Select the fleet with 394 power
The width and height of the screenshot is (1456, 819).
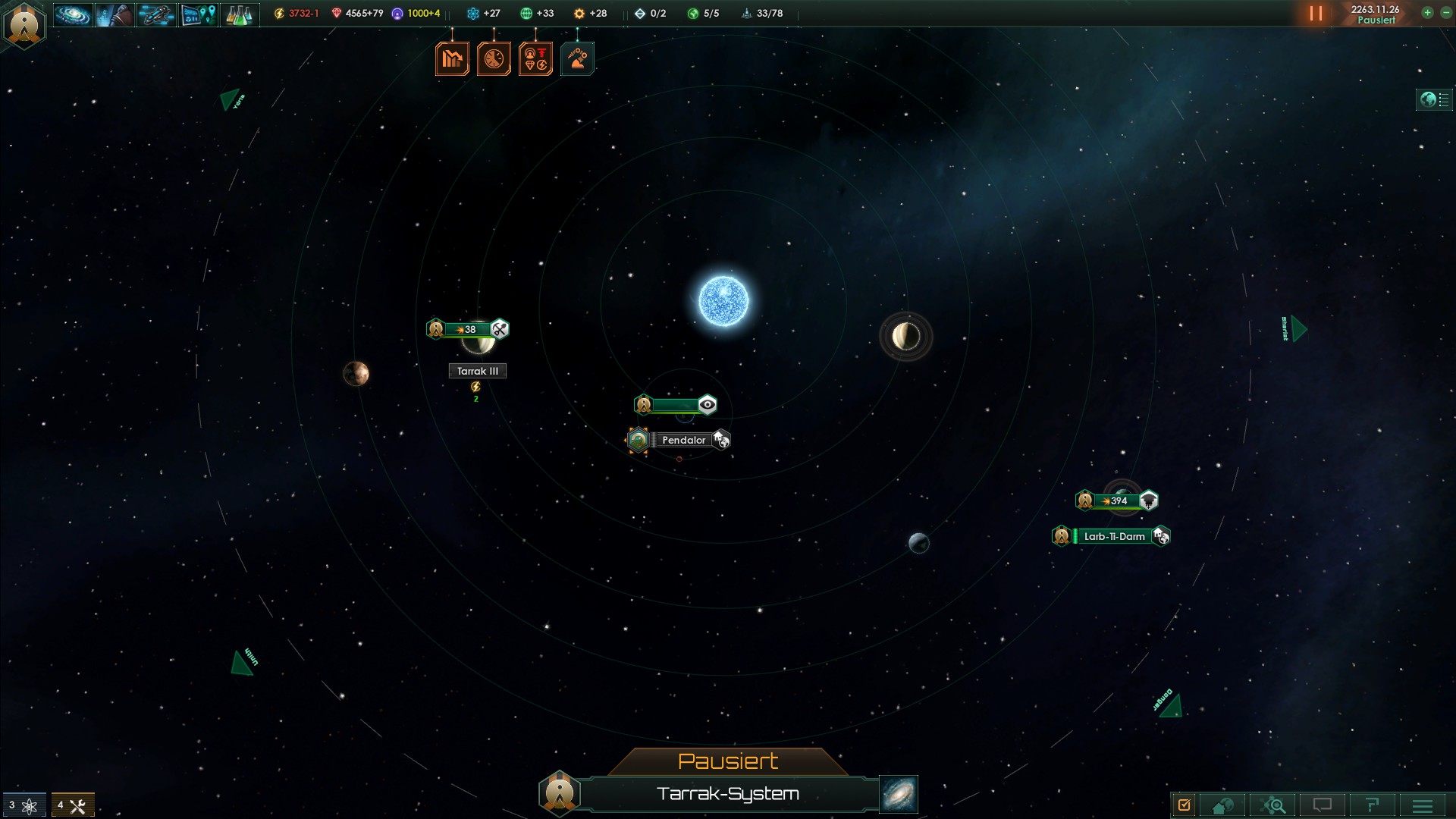click(x=1117, y=500)
